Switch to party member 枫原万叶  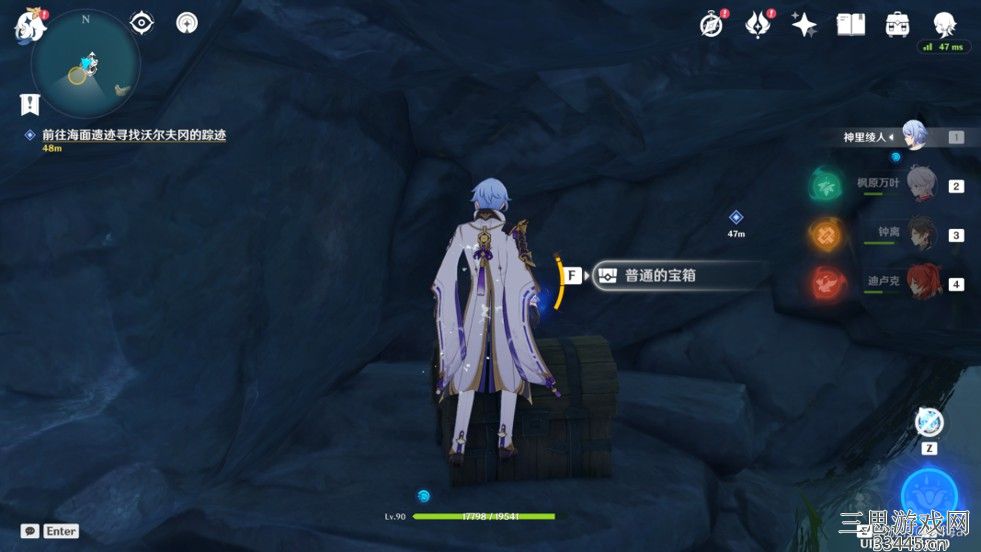[920, 186]
